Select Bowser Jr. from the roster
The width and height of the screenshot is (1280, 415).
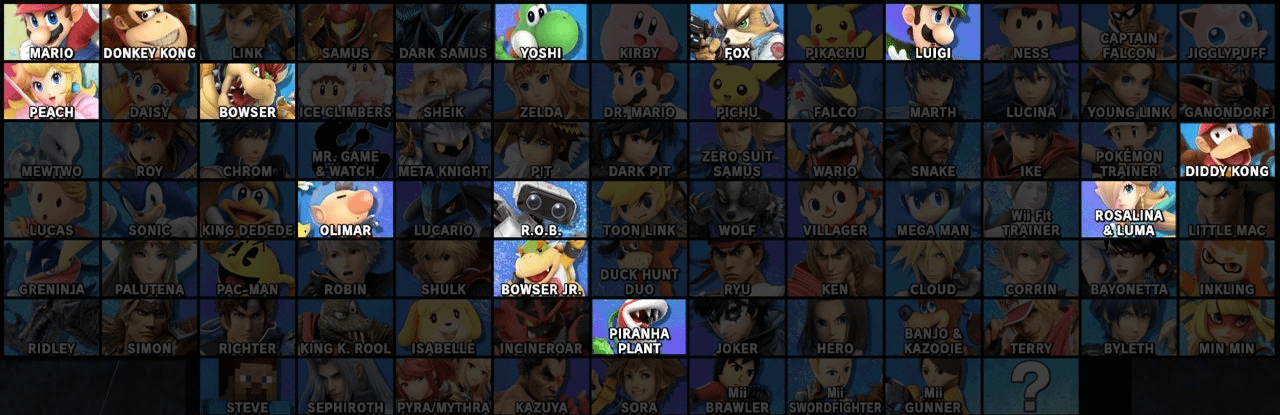coord(541,267)
